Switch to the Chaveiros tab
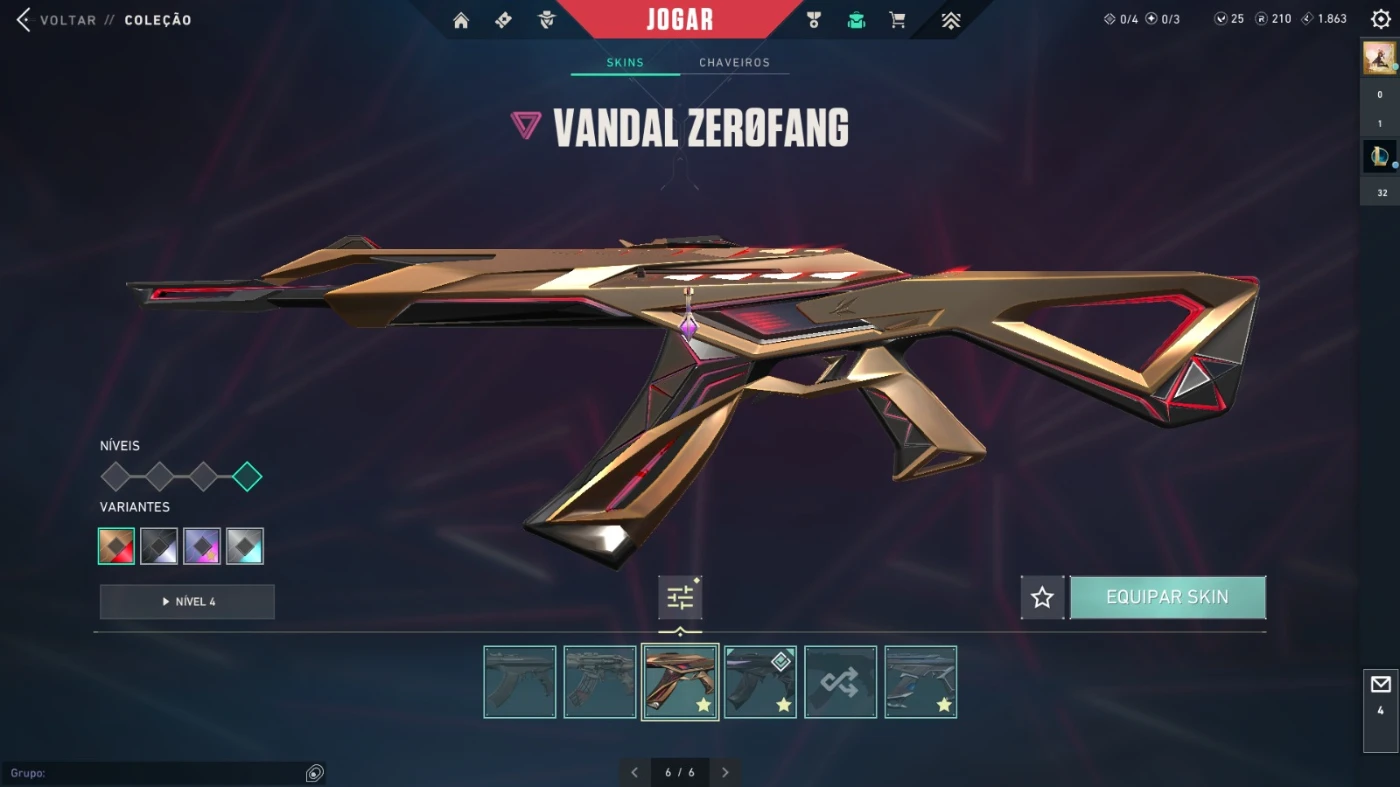Image resolution: width=1400 pixels, height=787 pixels. pos(734,63)
